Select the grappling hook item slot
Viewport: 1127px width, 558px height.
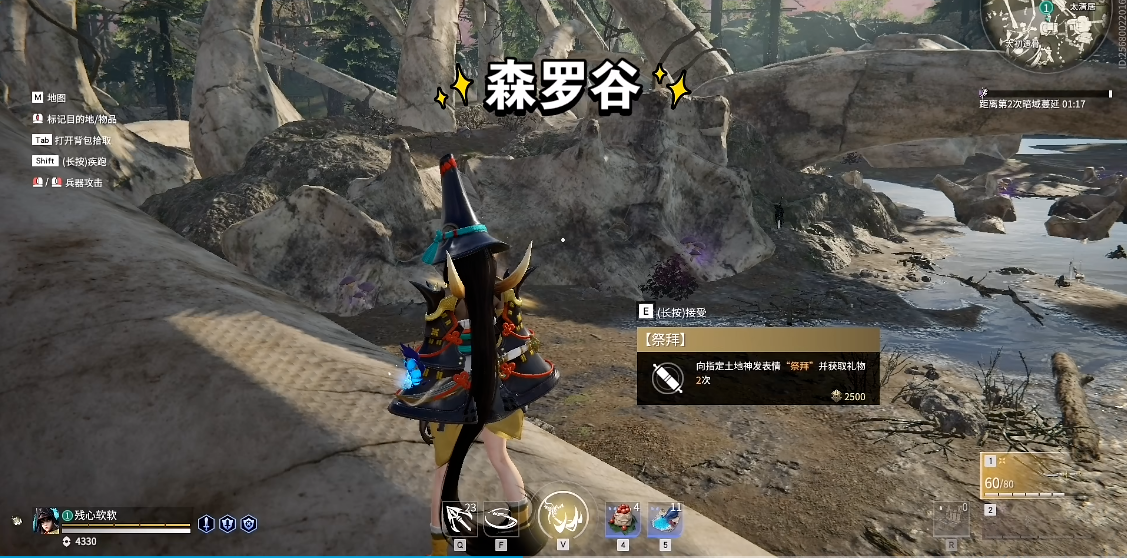point(459,518)
